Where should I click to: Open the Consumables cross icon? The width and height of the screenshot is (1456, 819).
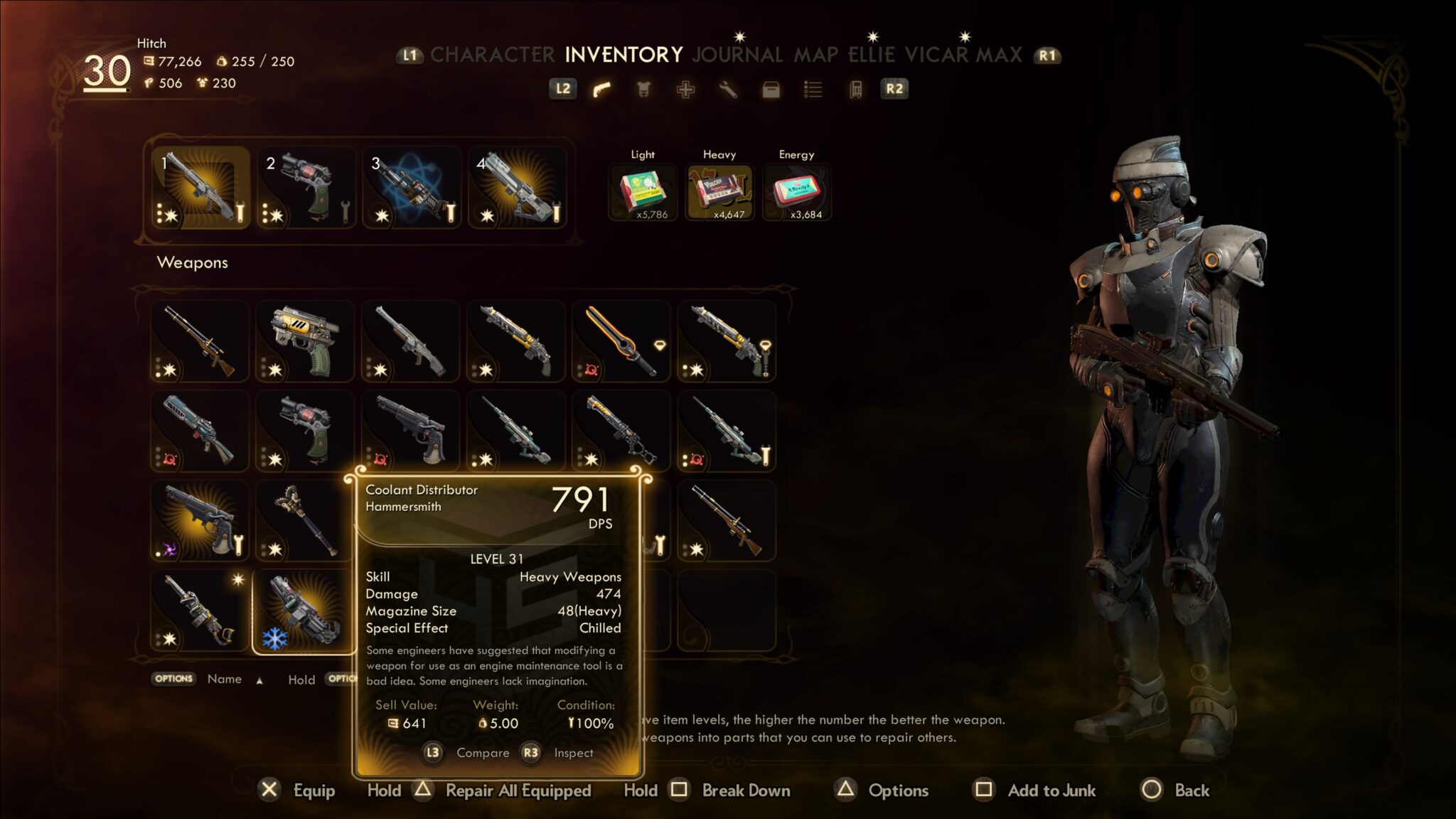click(x=687, y=89)
